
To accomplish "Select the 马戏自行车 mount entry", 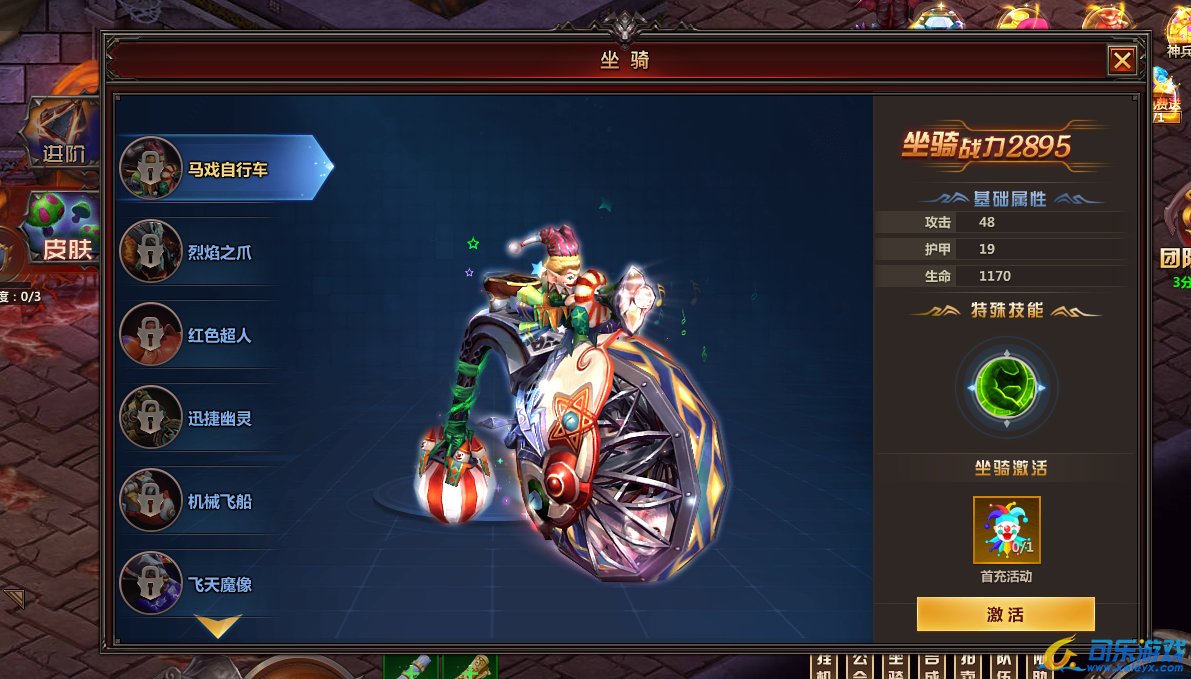I will pos(225,169).
